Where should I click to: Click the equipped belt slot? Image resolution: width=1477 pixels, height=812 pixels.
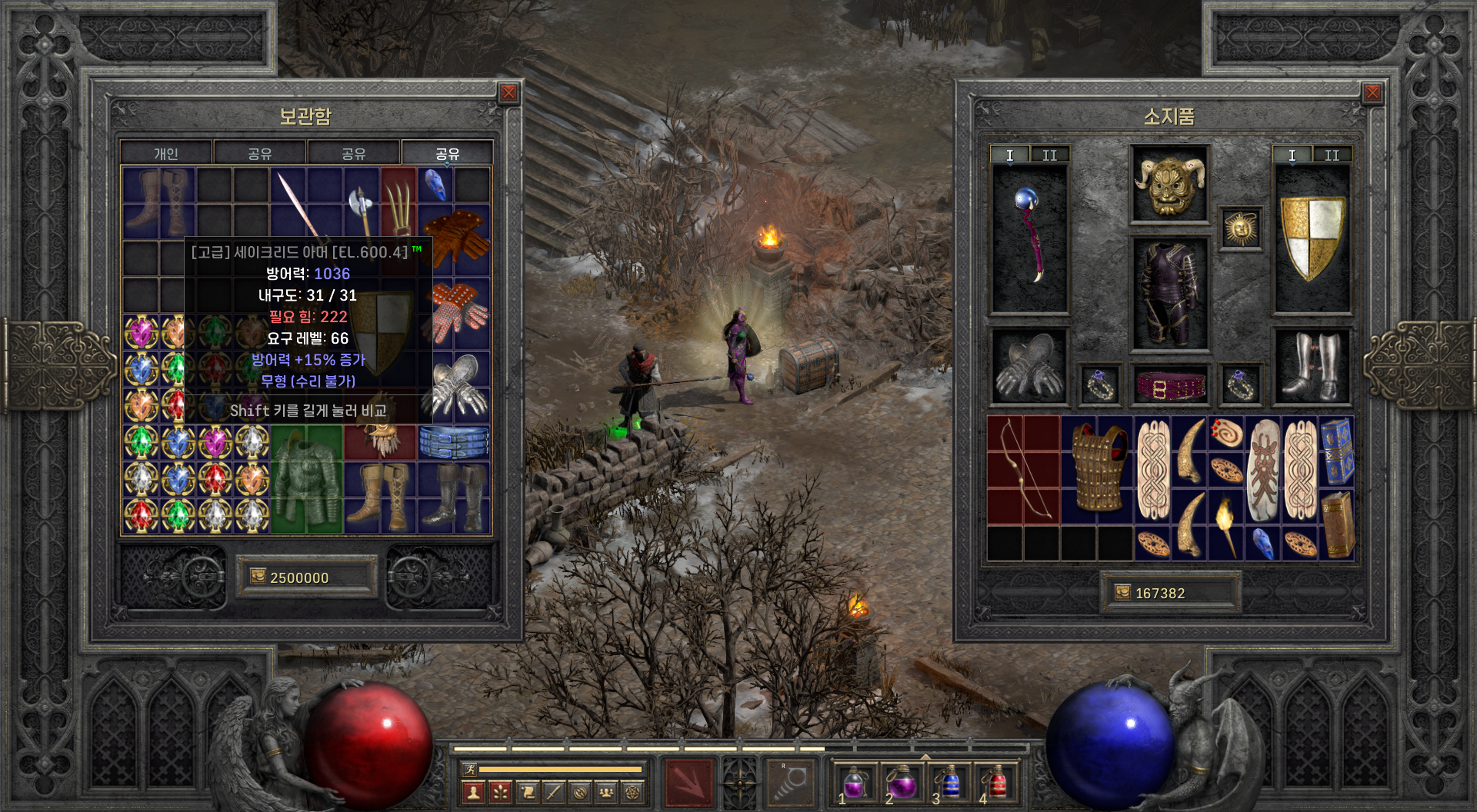[1169, 384]
